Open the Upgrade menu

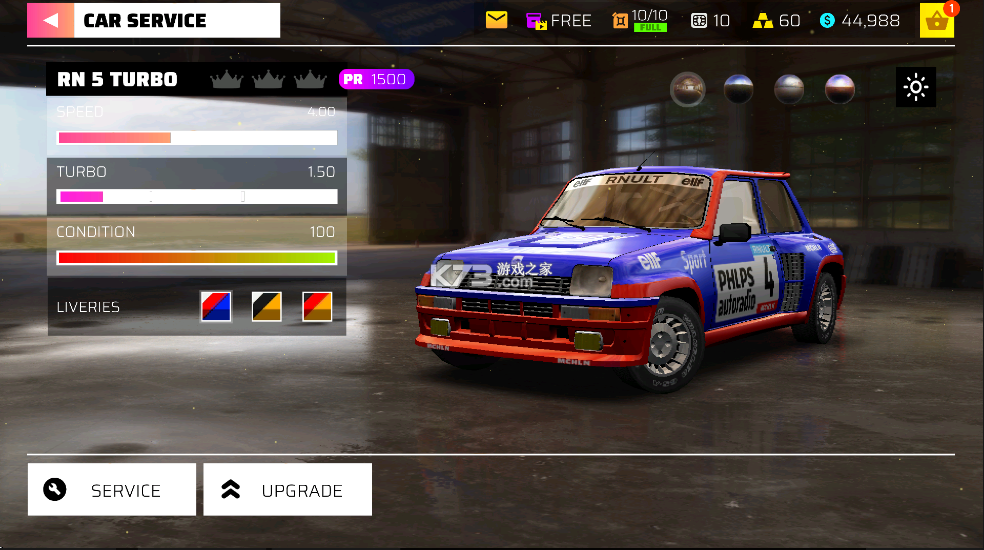coord(287,490)
